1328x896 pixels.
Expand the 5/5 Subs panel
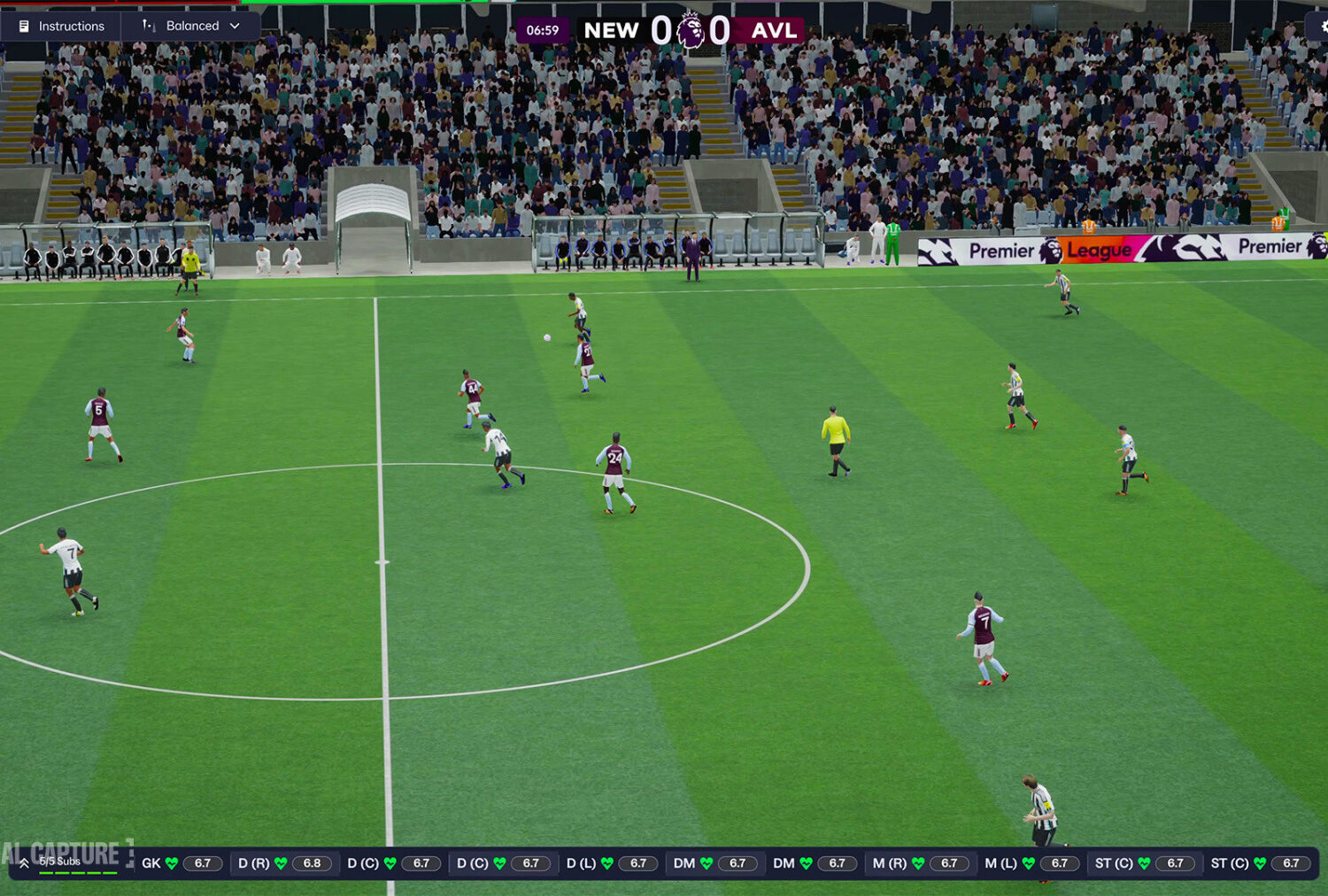click(25, 863)
